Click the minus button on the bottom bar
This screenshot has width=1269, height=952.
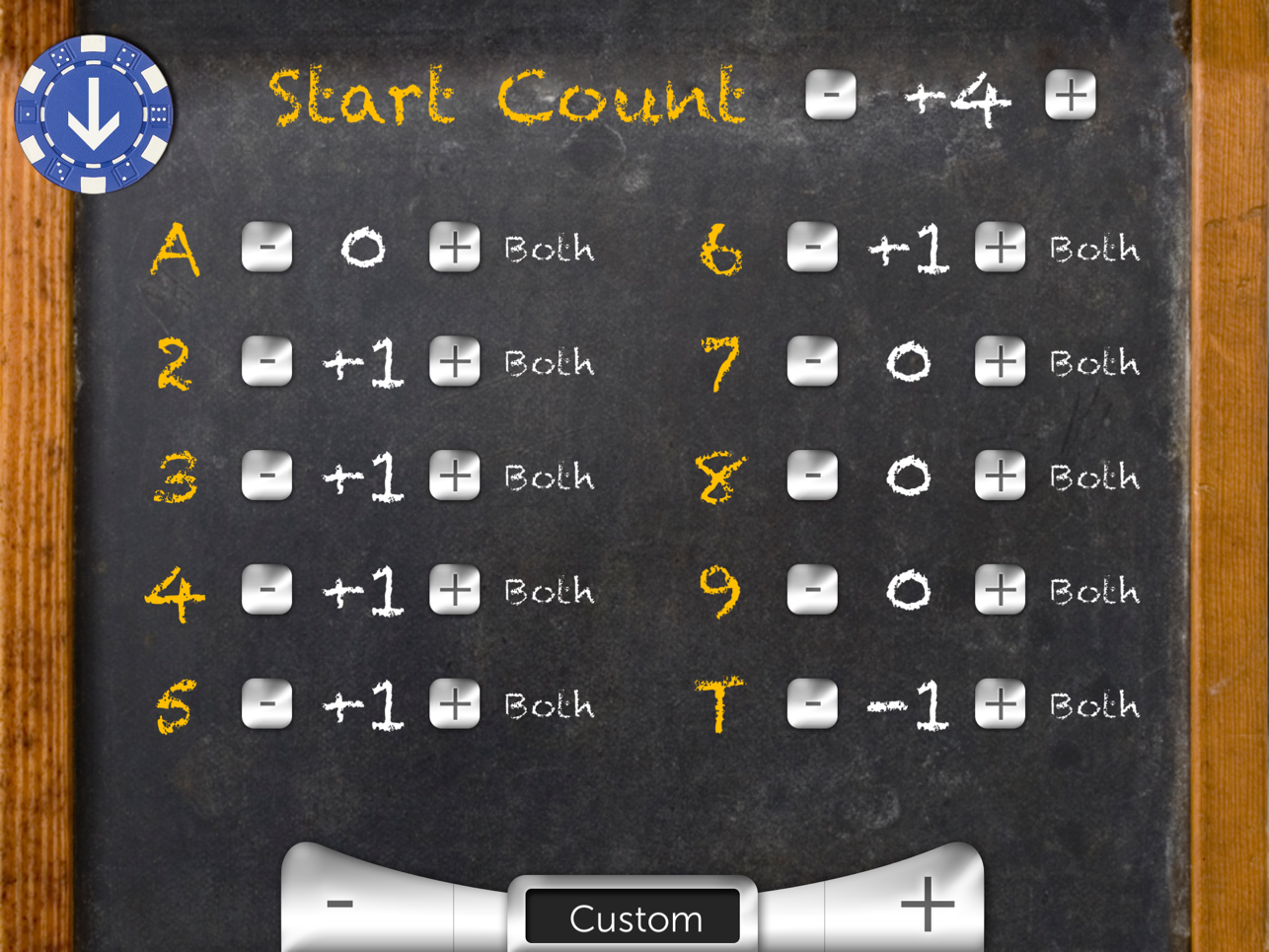tap(339, 901)
